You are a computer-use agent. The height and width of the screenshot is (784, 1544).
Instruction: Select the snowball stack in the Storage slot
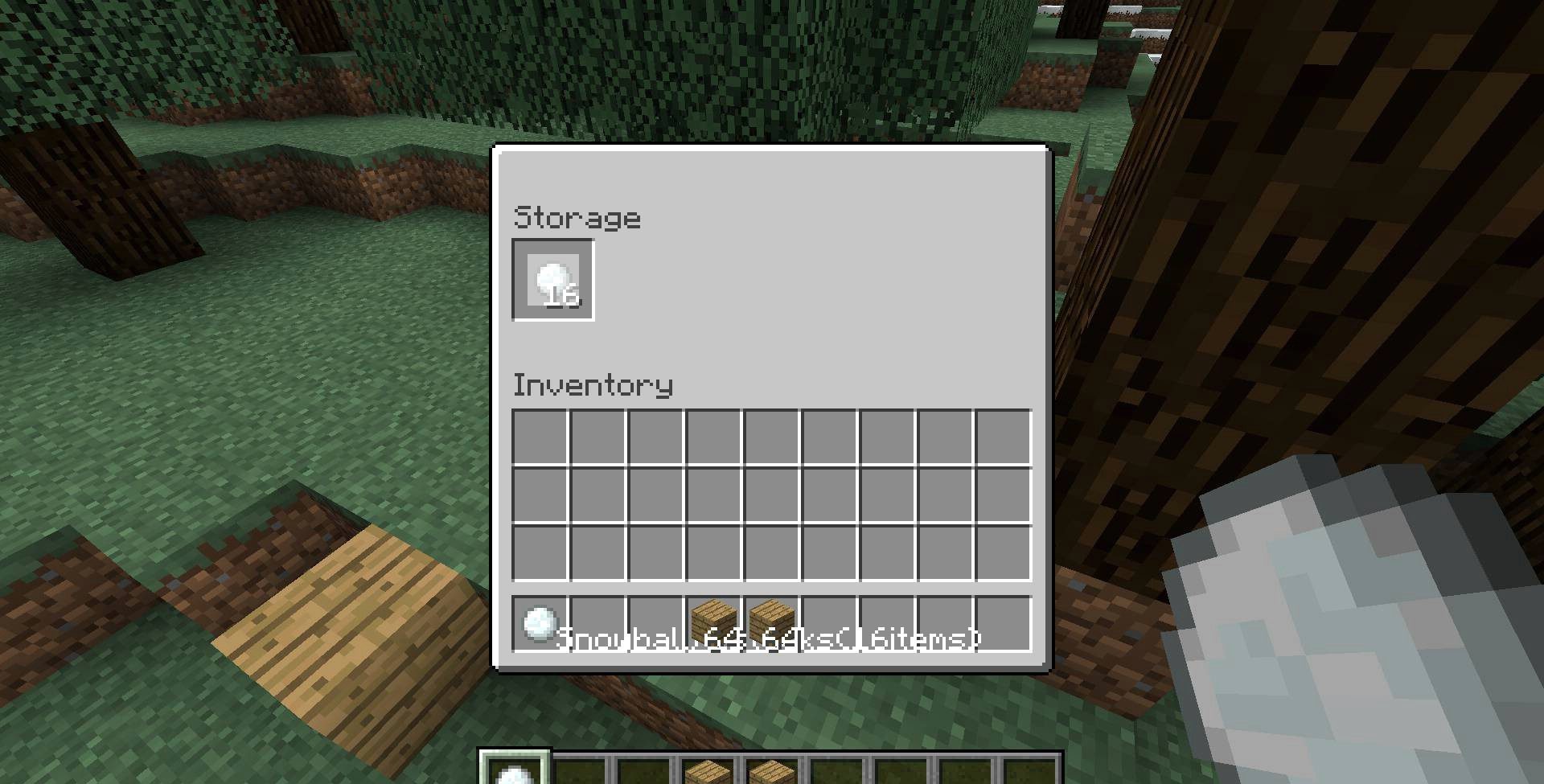[x=552, y=280]
